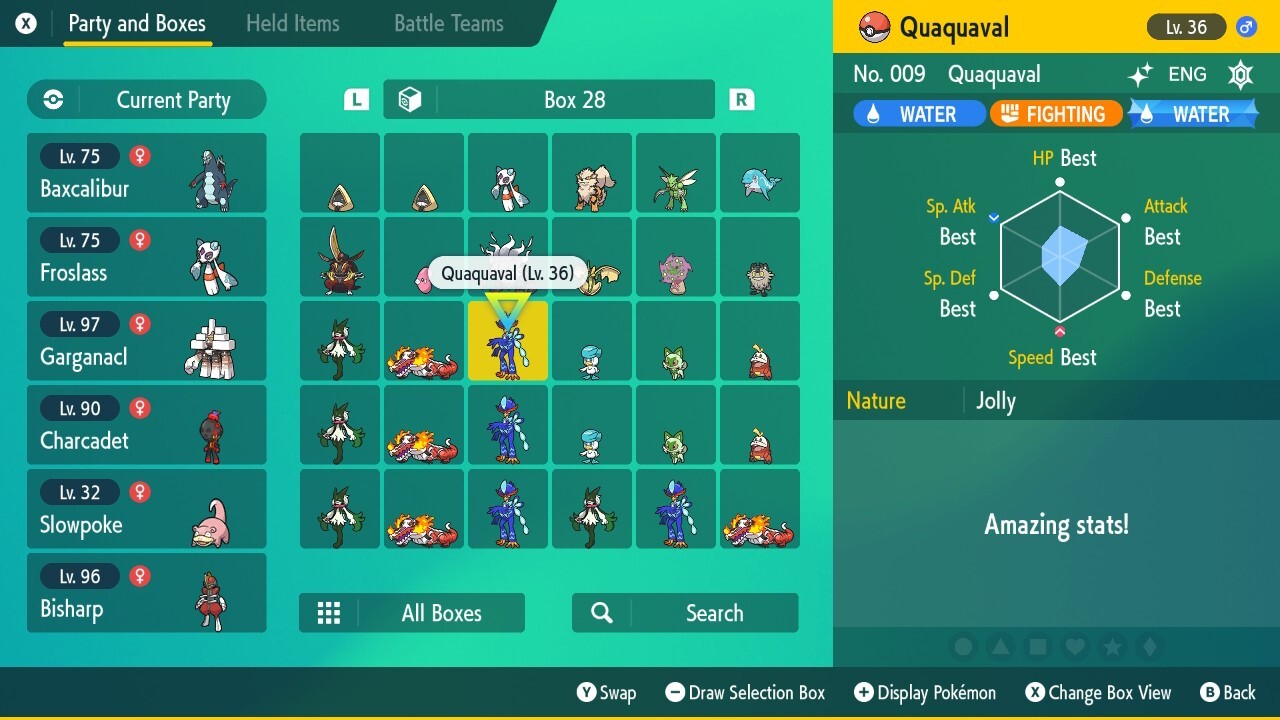This screenshot has height=720, width=1280.
Task: Click the Back option in the bottom bar
Action: 1229,692
